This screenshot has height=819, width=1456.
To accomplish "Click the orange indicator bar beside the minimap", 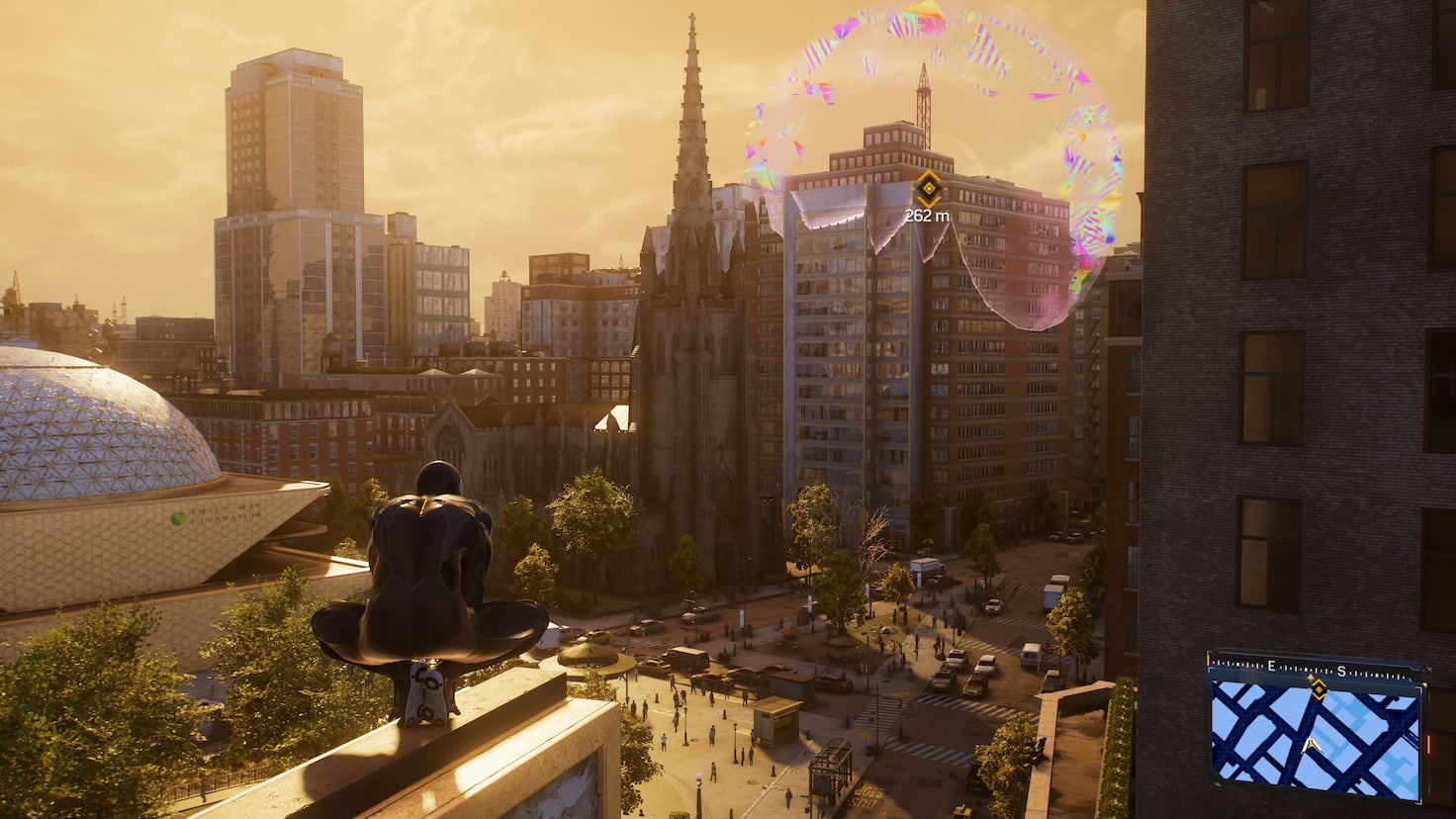I will tap(1429, 744).
